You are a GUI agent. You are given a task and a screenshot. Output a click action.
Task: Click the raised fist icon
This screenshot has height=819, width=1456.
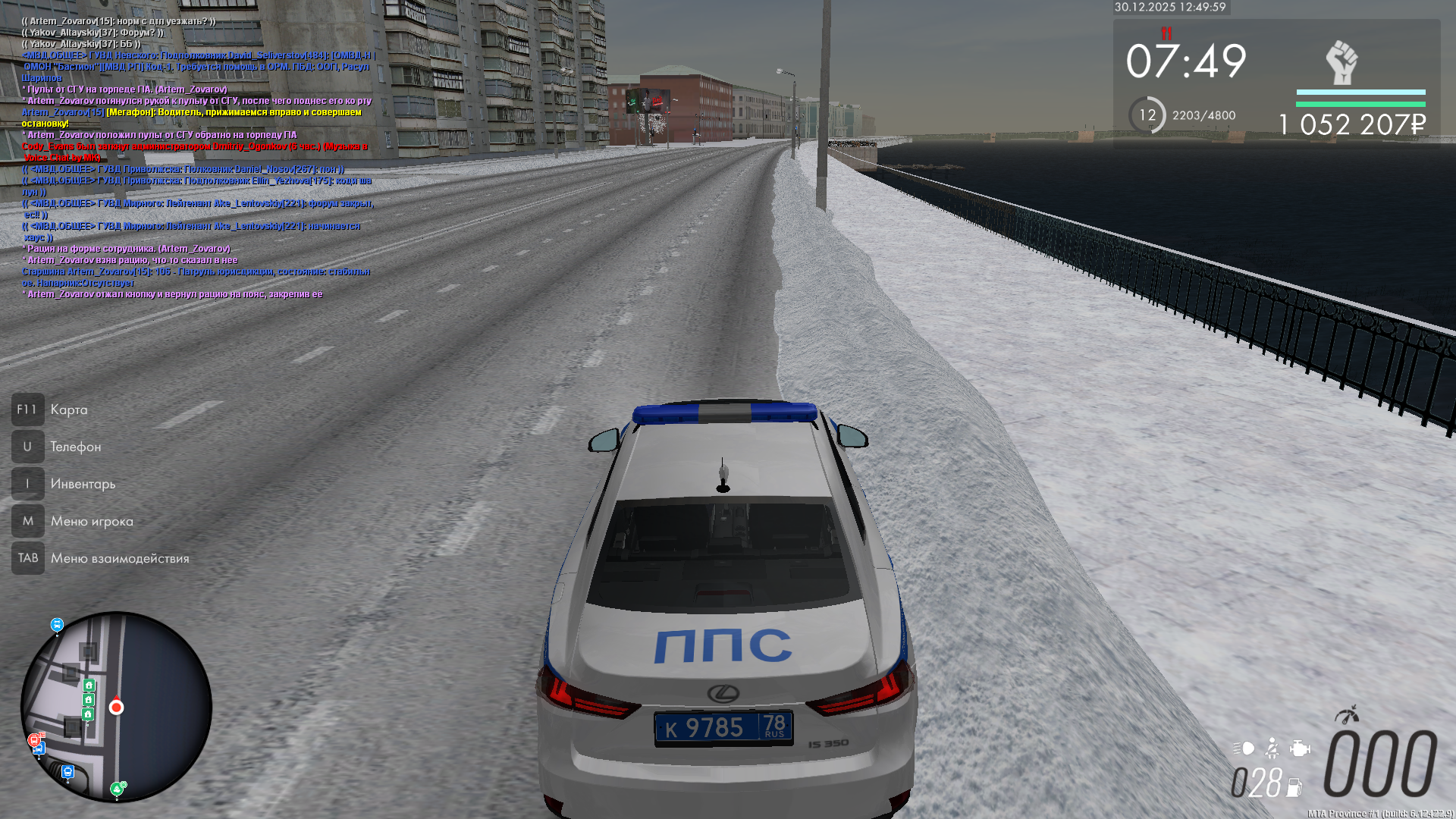(x=1341, y=62)
